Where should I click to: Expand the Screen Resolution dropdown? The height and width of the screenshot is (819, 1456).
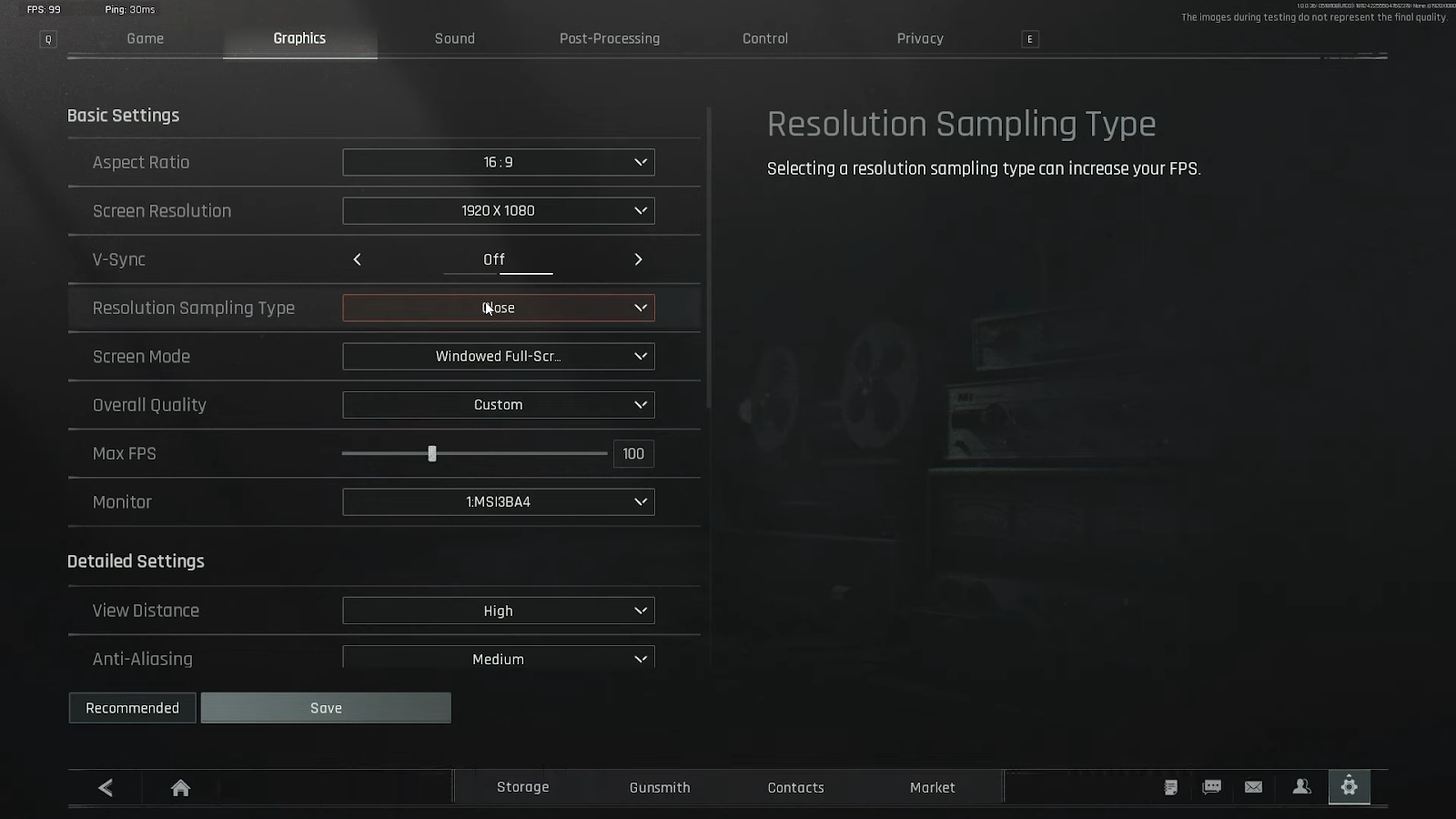pos(498,211)
